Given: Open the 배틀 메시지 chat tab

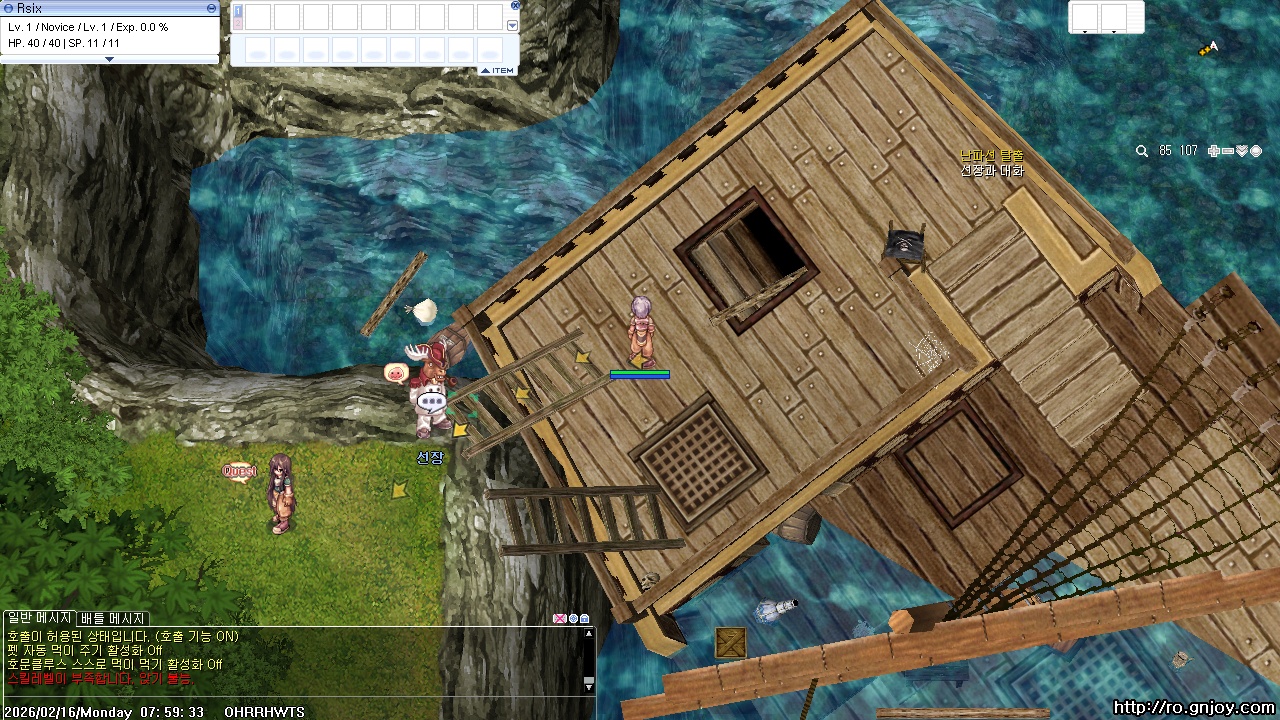Looking at the screenshot, I should pyautogui.click(x=113, y=619).
